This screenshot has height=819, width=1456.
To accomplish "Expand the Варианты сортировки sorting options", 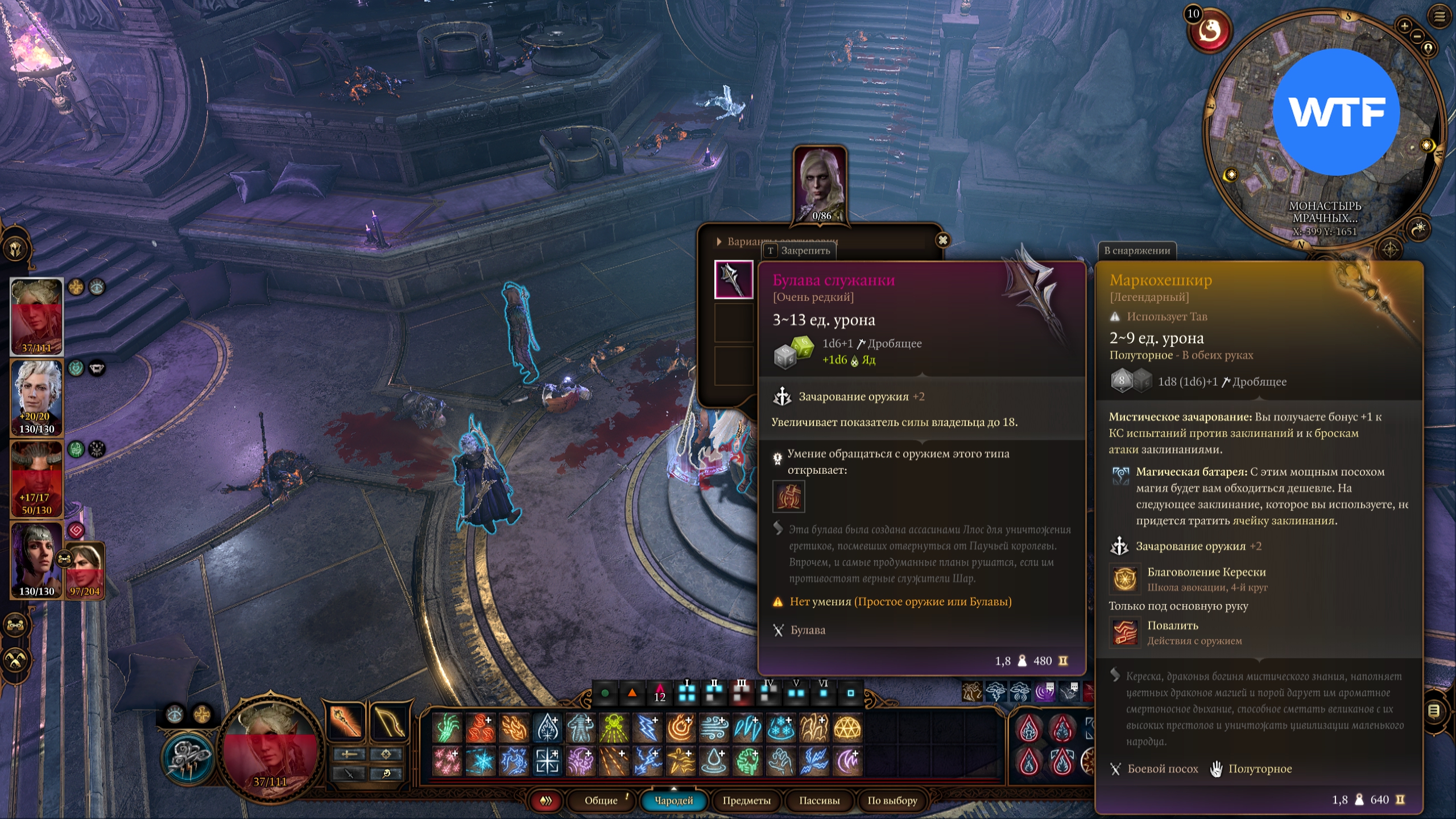I will point(719,242).
